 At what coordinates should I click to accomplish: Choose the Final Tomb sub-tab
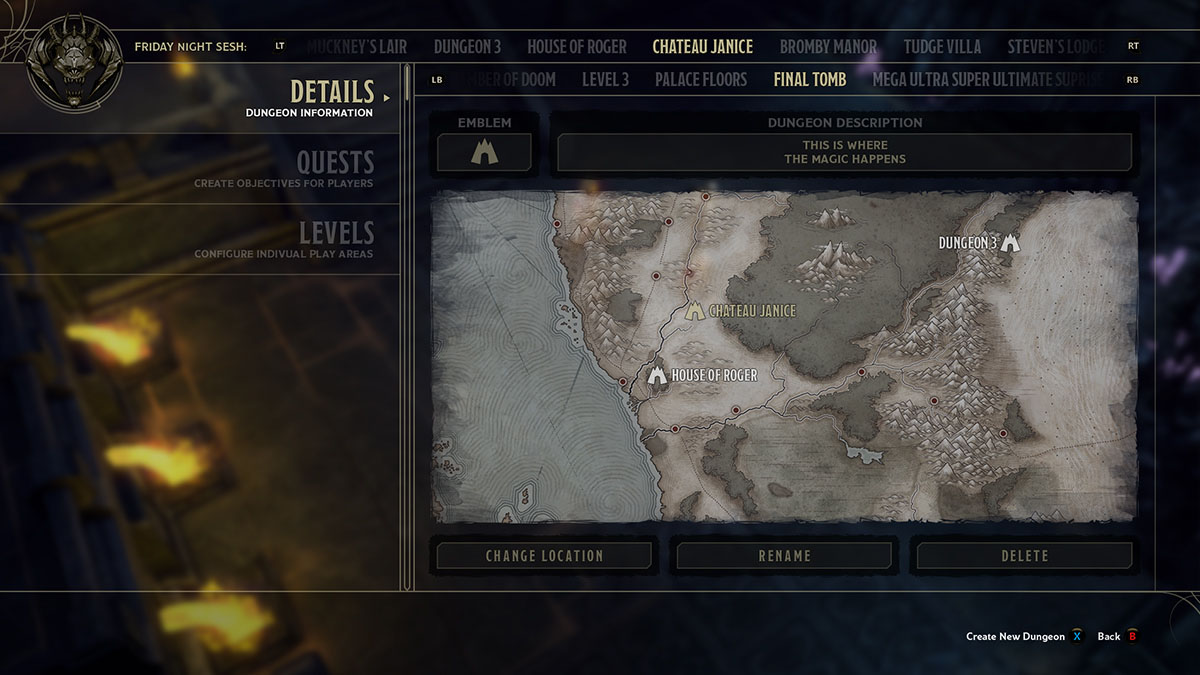[x=810, y=80]
